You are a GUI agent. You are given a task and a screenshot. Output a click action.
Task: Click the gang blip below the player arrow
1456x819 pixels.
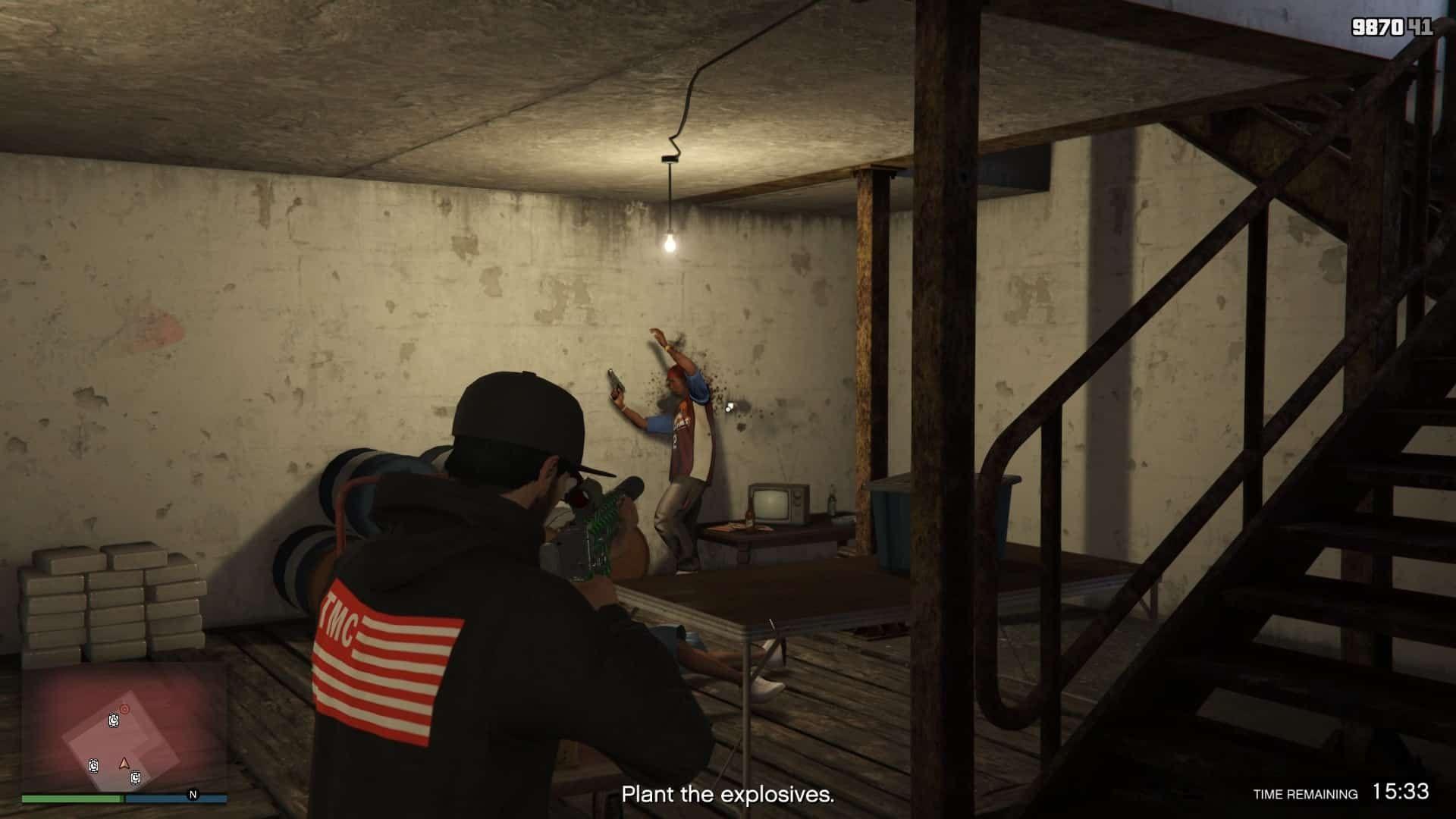135,778
